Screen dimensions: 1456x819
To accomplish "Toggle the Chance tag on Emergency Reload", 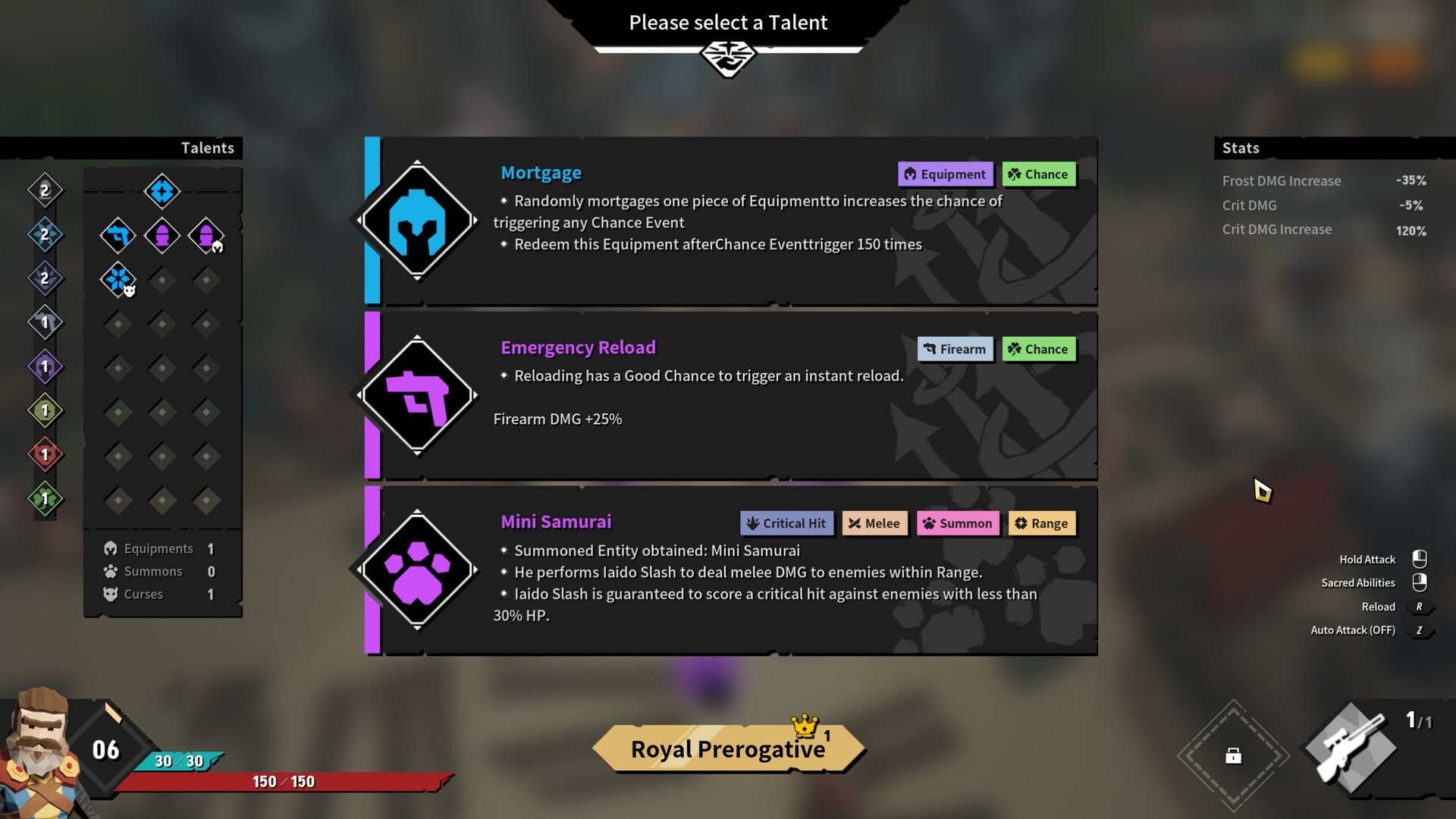I will tap(1039, 349).
